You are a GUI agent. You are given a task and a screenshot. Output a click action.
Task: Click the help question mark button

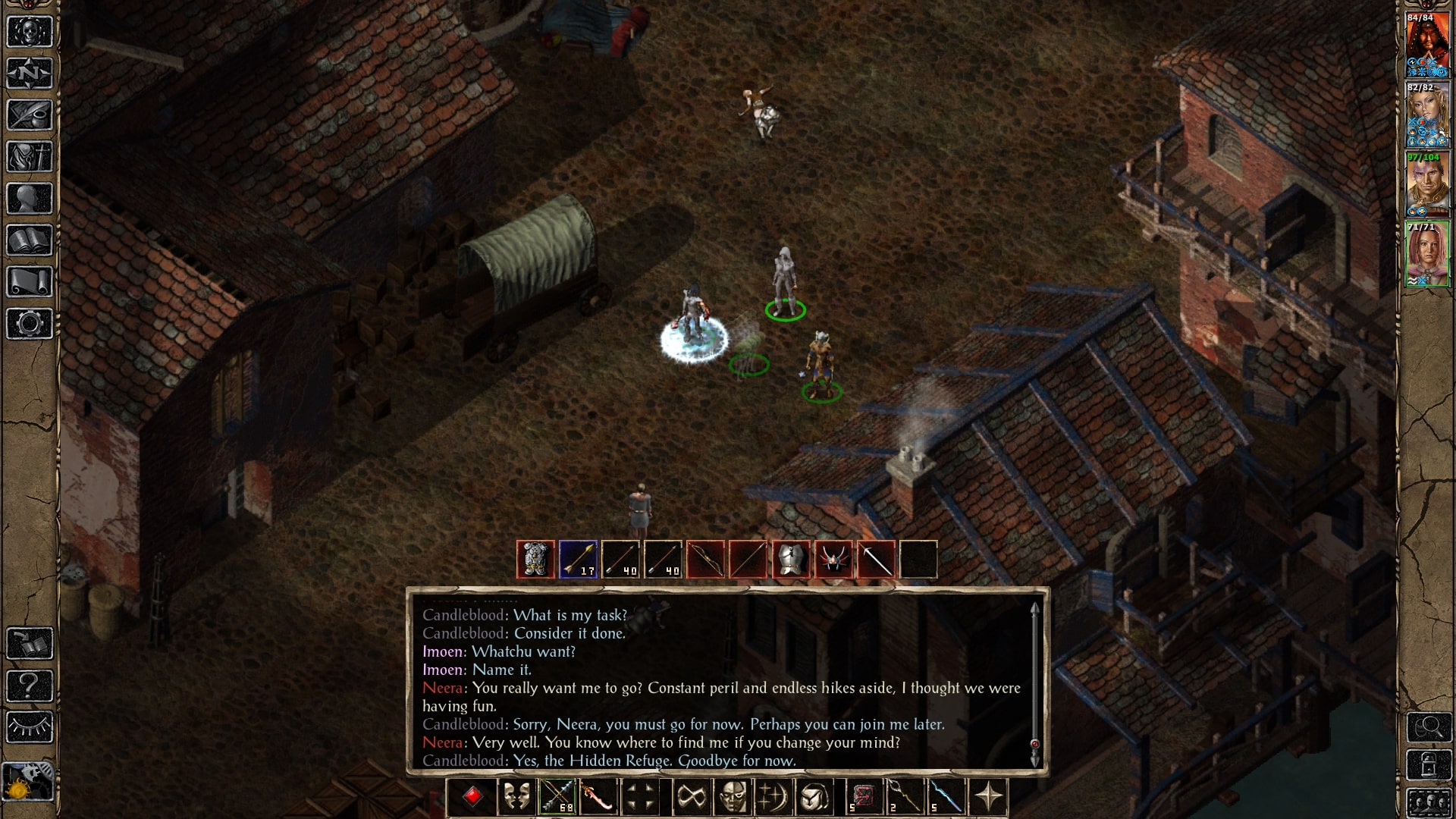click(x=30, y=686)
